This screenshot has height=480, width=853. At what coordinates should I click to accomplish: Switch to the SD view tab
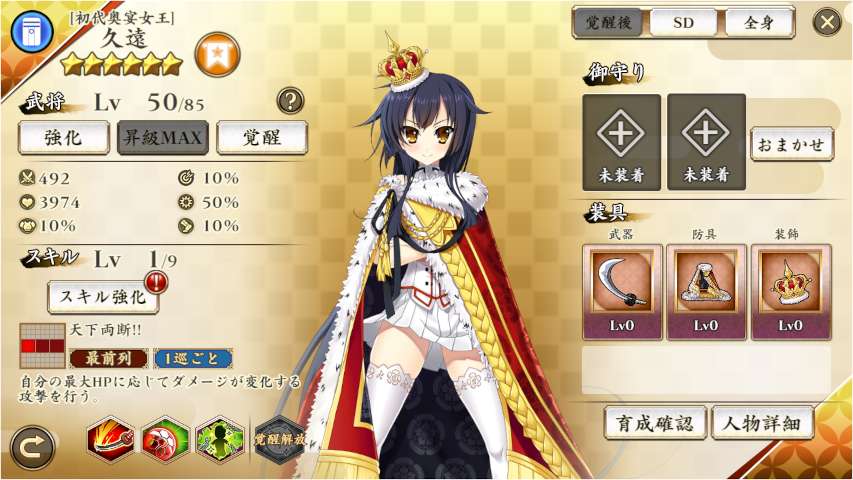681,22
